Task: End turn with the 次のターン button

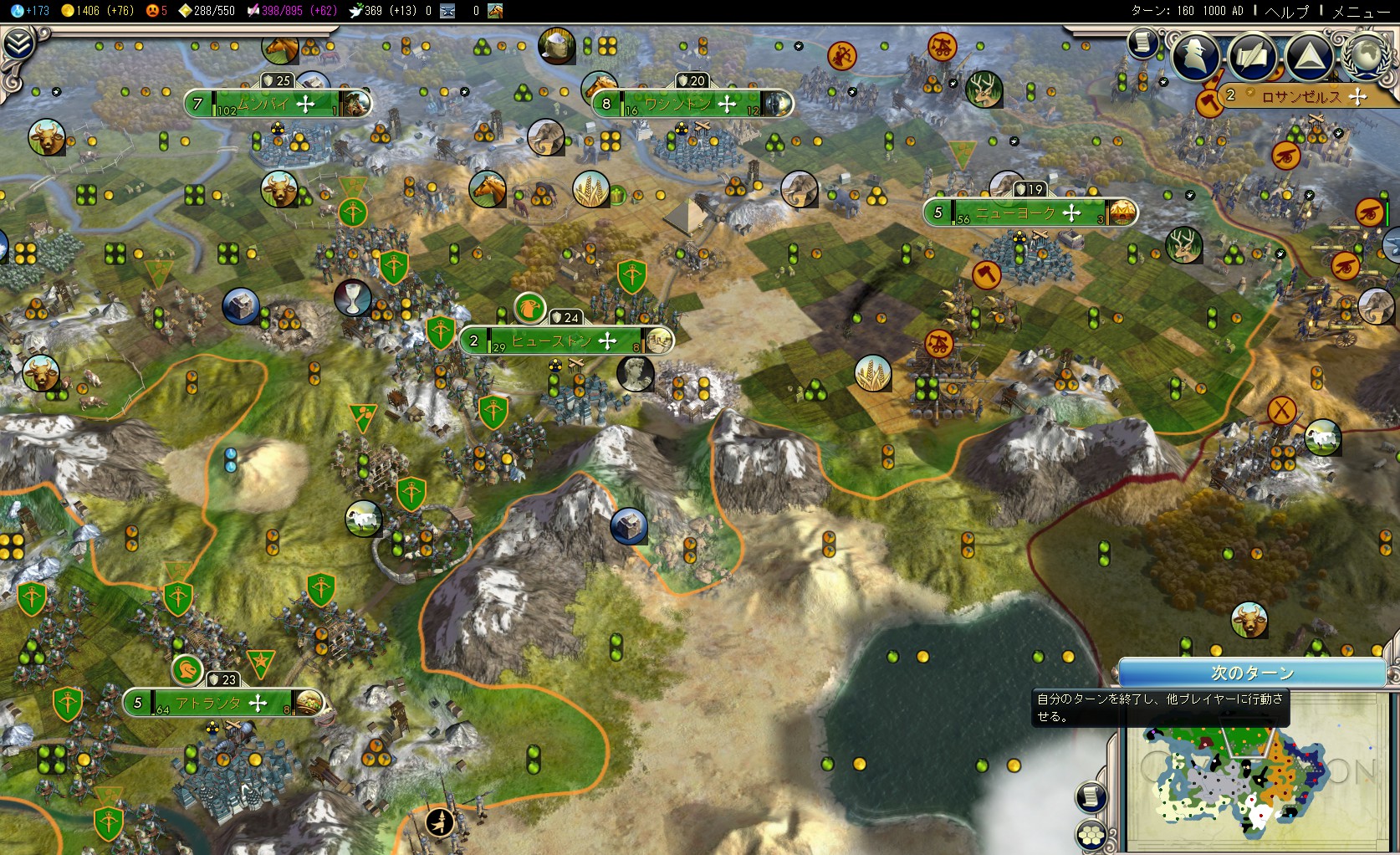Action: 1252,673
